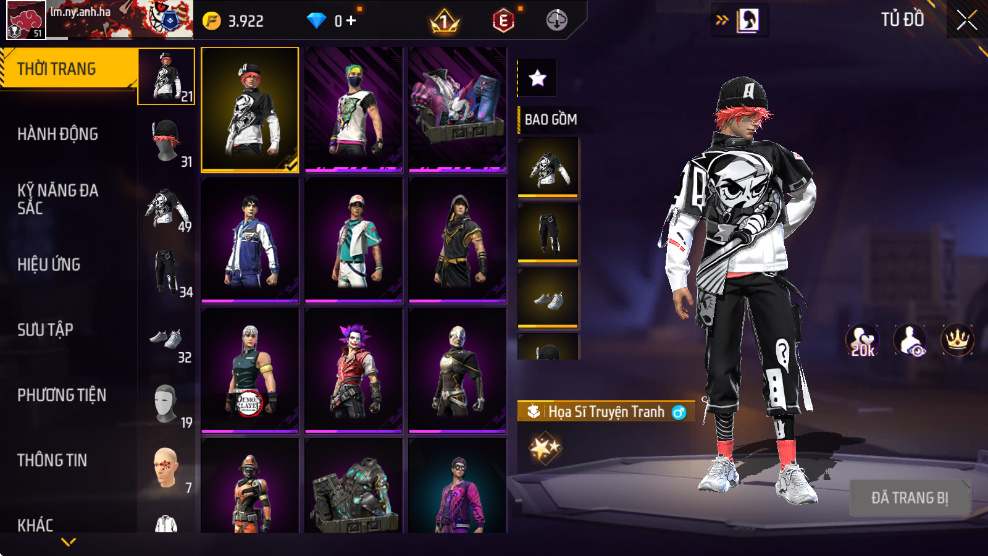Select the Kỹ Năng Đa Sắc tab

pyautogui.click(x=58, y=198)
